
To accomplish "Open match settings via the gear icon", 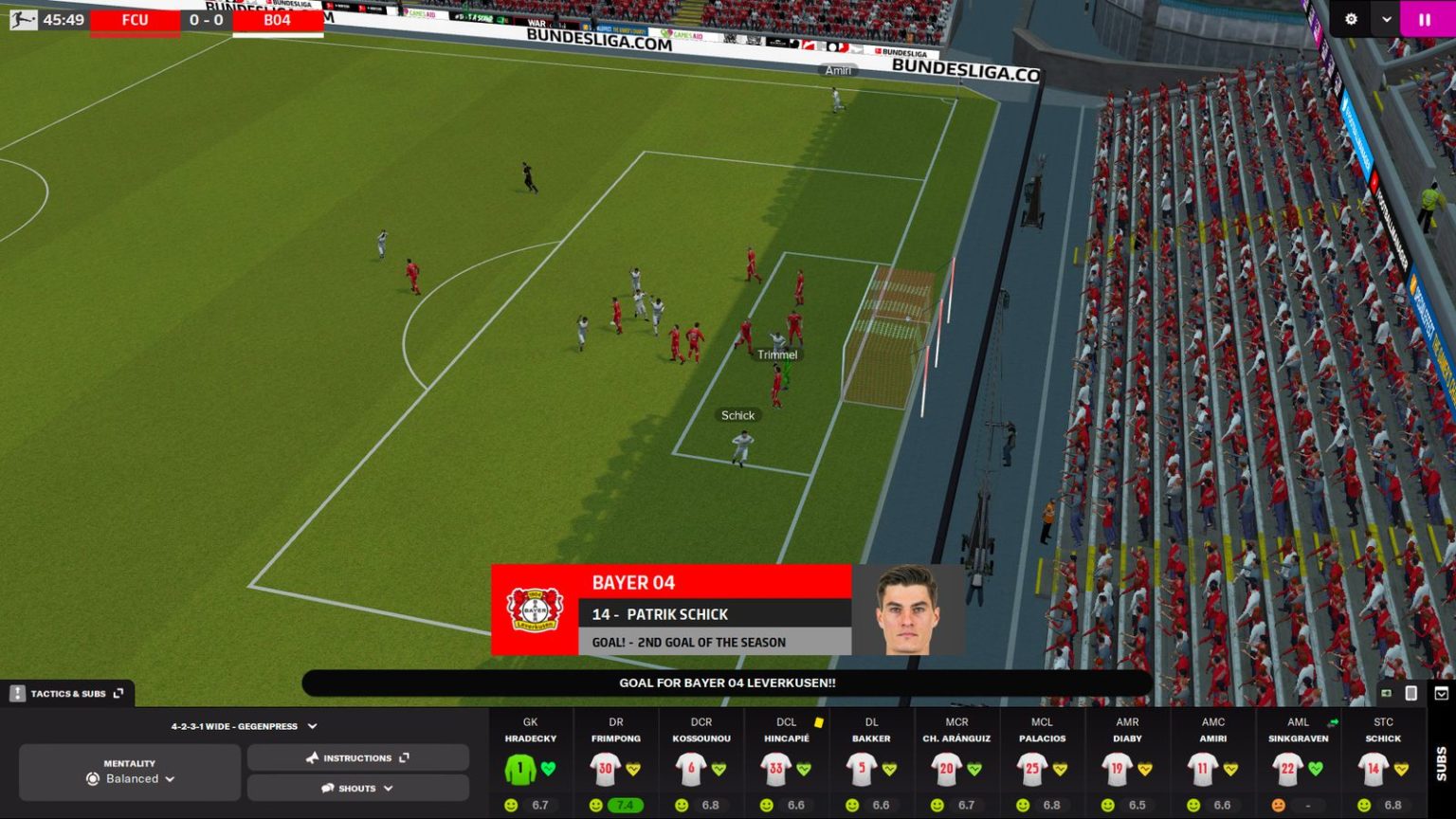I will pyautogui.click(x=1350, y=18).
